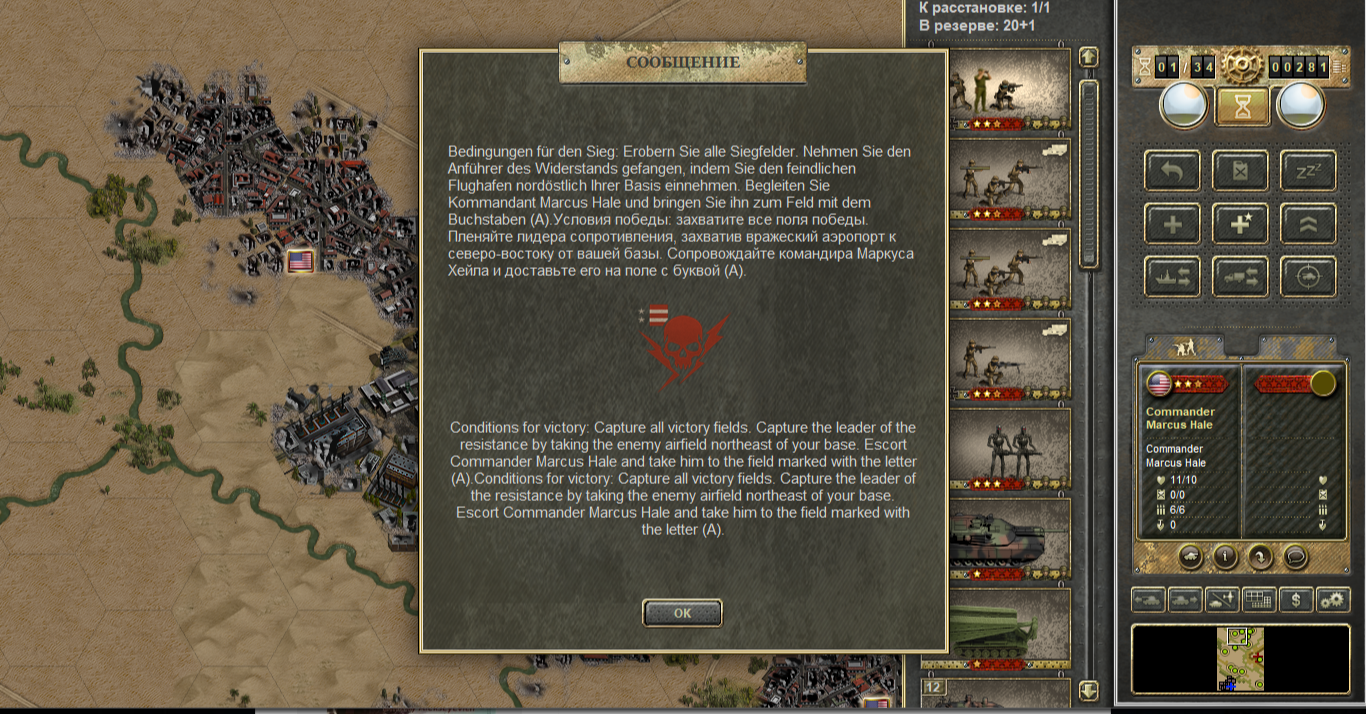Open the dollar sign purchase menu
The image size is (1366, 714).
click(1296, 600)
